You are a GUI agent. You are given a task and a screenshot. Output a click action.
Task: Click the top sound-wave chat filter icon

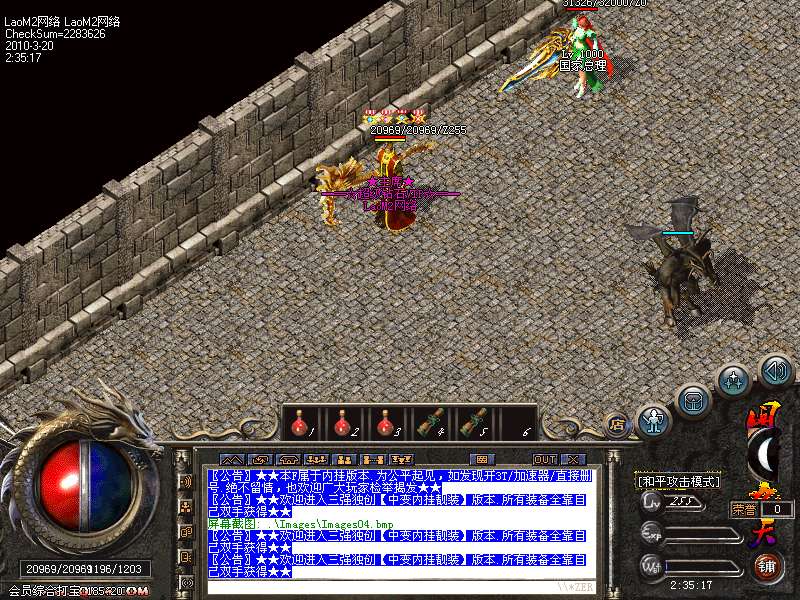pos(185,482)
